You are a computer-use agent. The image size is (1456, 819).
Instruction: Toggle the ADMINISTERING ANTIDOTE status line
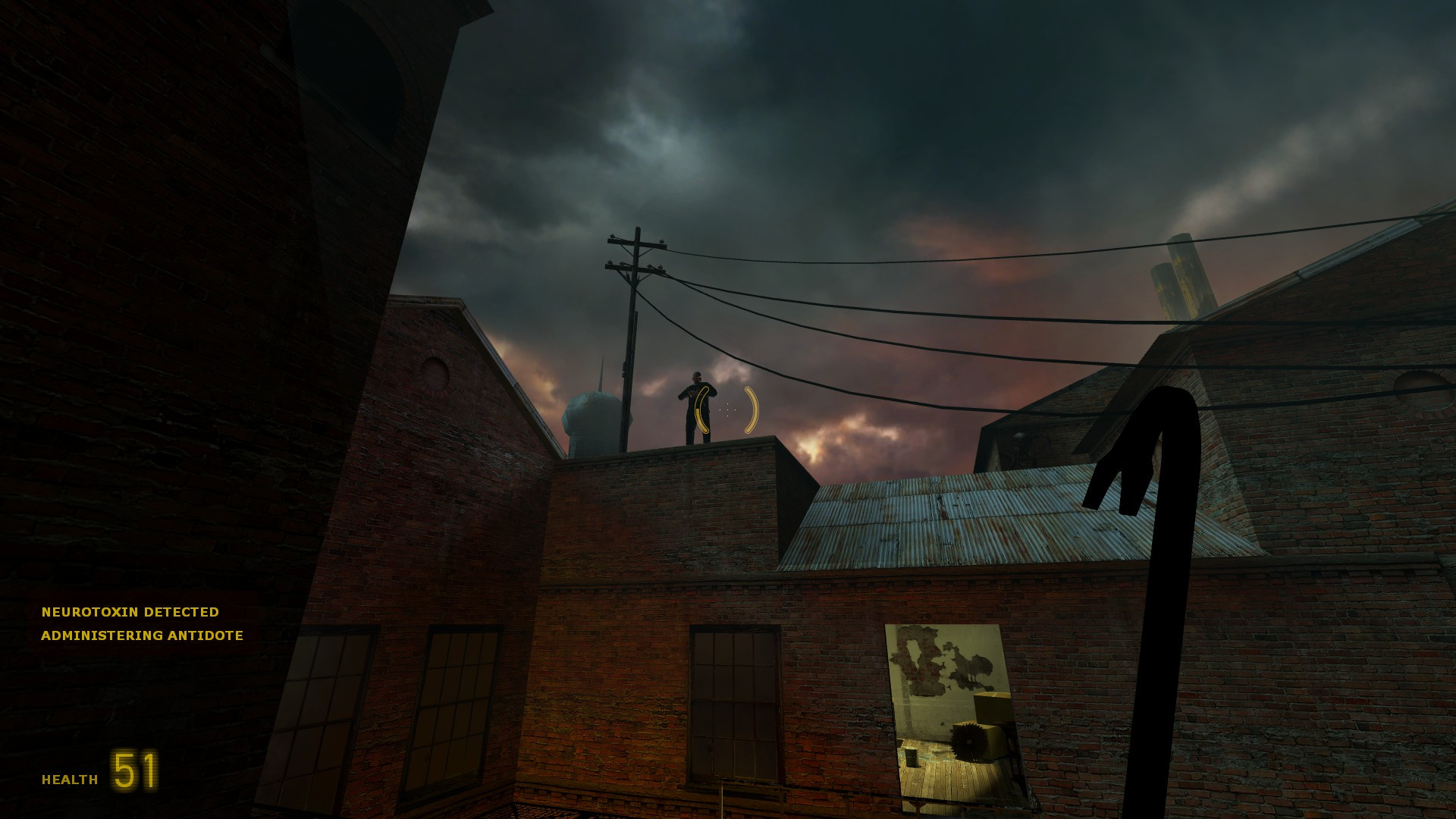click(x=143, y=636)
